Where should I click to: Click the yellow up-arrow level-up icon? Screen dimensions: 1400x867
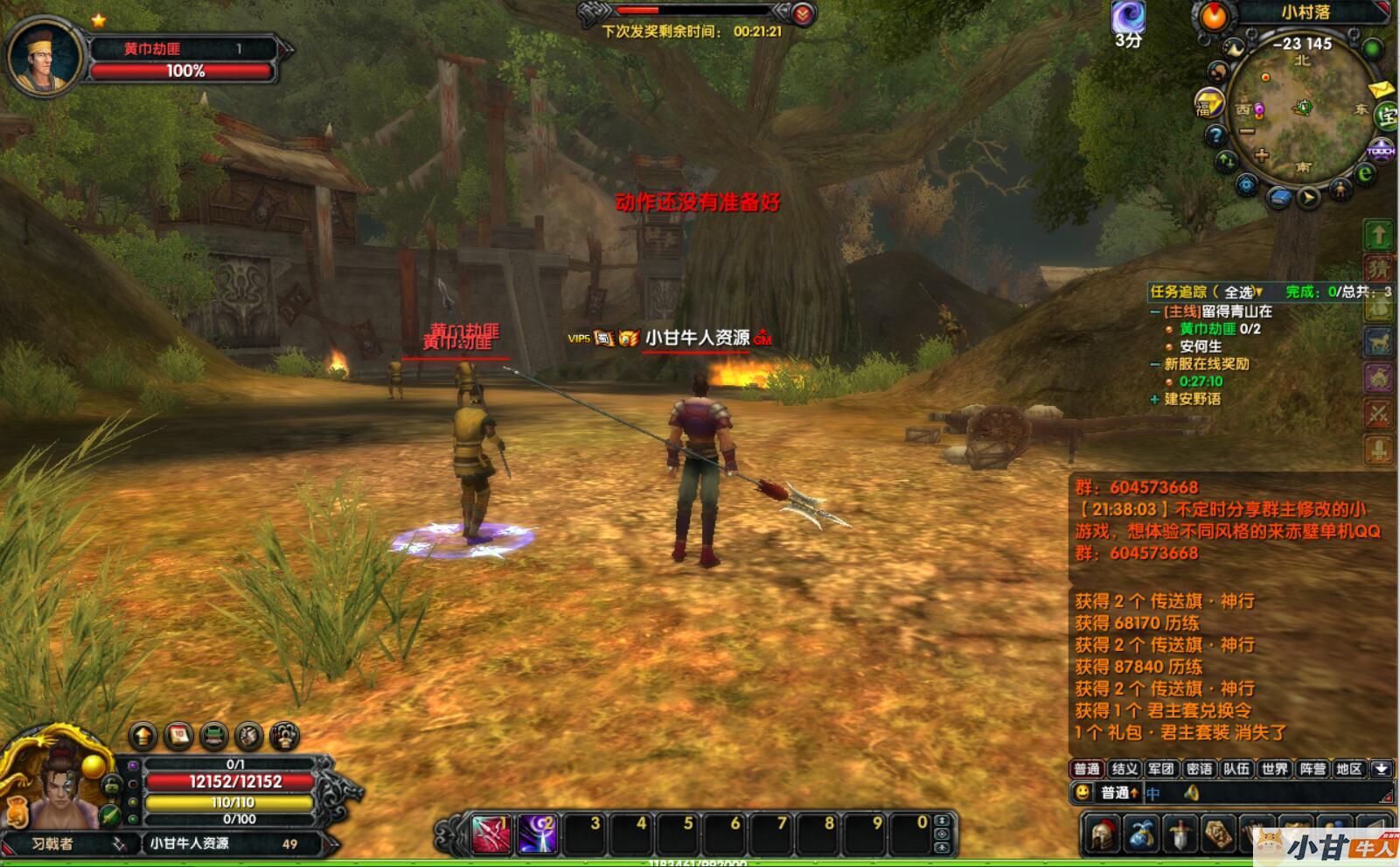tap(143, 737)
